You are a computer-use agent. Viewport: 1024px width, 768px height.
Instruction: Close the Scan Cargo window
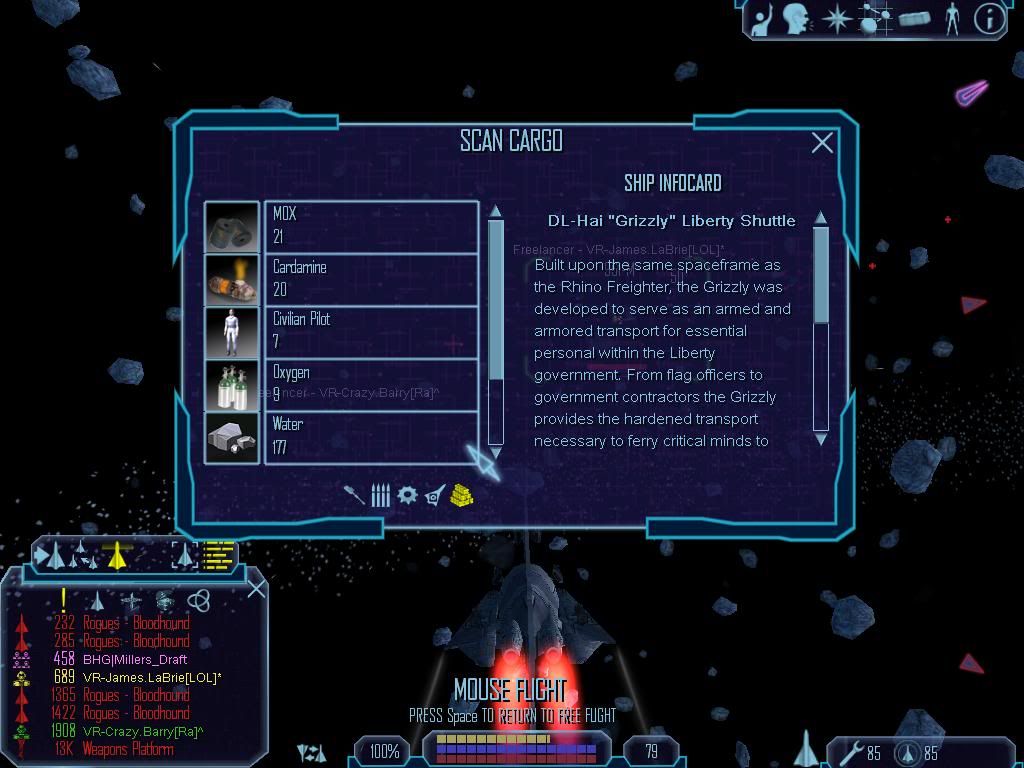pyautogui.click(x=822, y=143)
